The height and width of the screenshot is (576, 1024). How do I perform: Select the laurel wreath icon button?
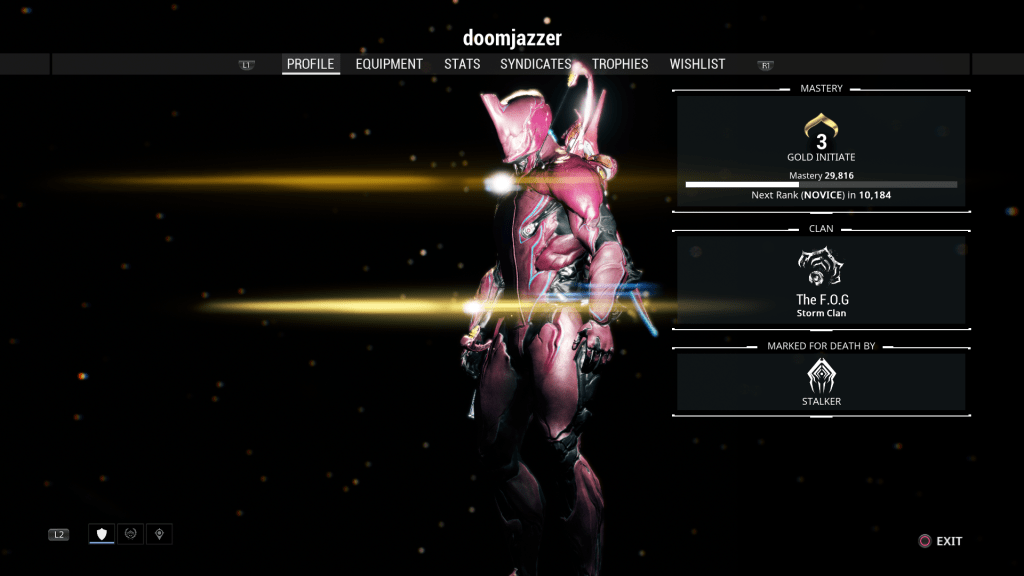[130, 534]
